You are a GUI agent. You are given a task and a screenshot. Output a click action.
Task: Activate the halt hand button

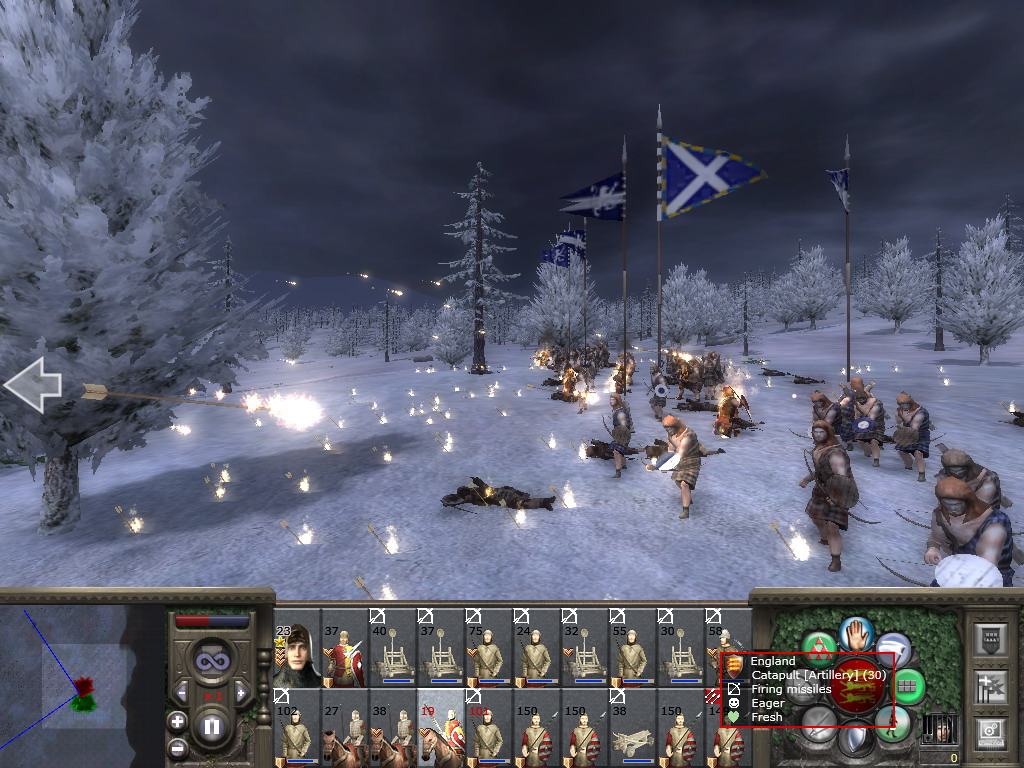point(856,632)
